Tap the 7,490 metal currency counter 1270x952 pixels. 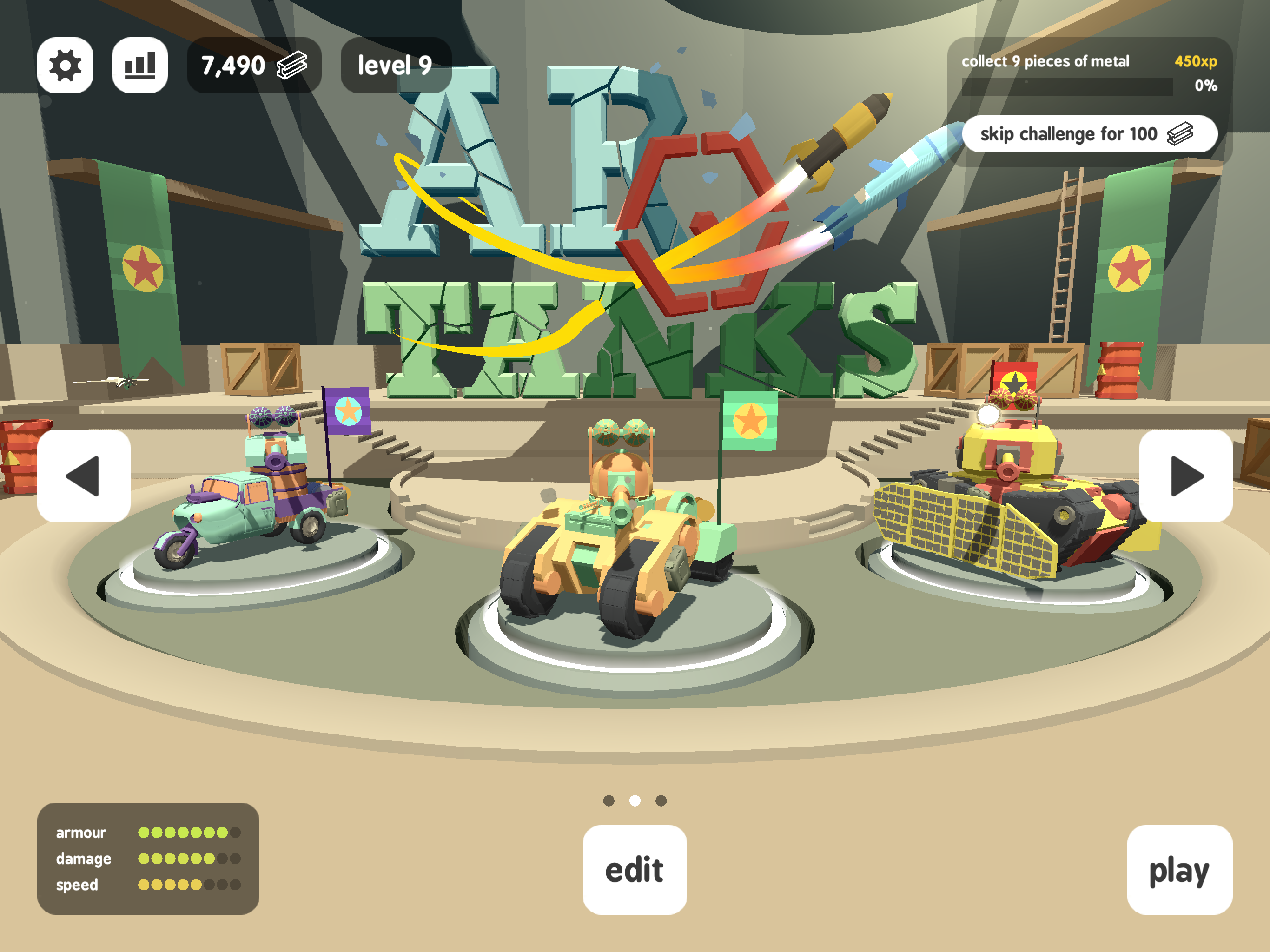click(254, 66)
